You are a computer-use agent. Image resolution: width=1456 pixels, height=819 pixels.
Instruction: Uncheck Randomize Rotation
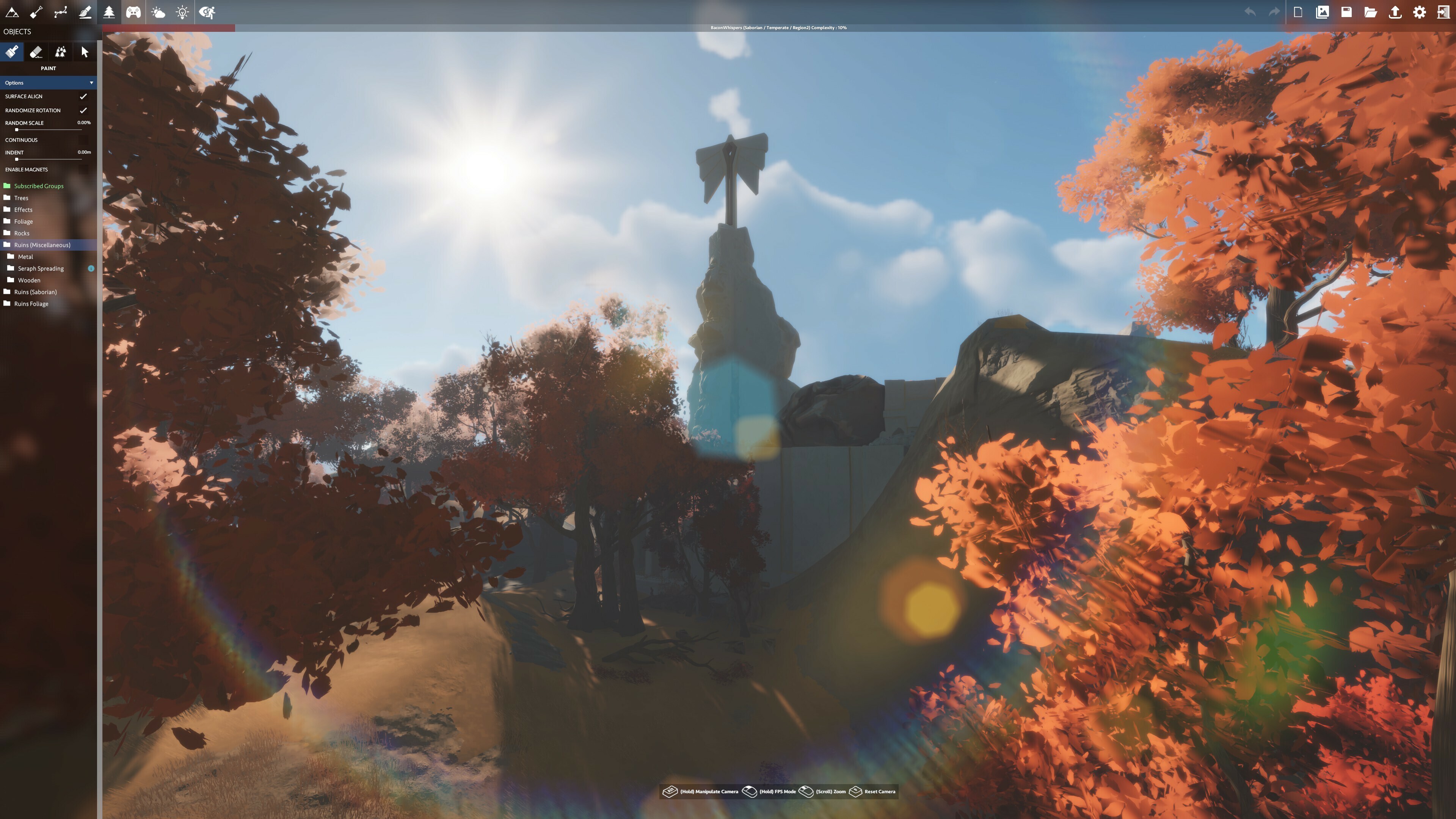[83, 110]
